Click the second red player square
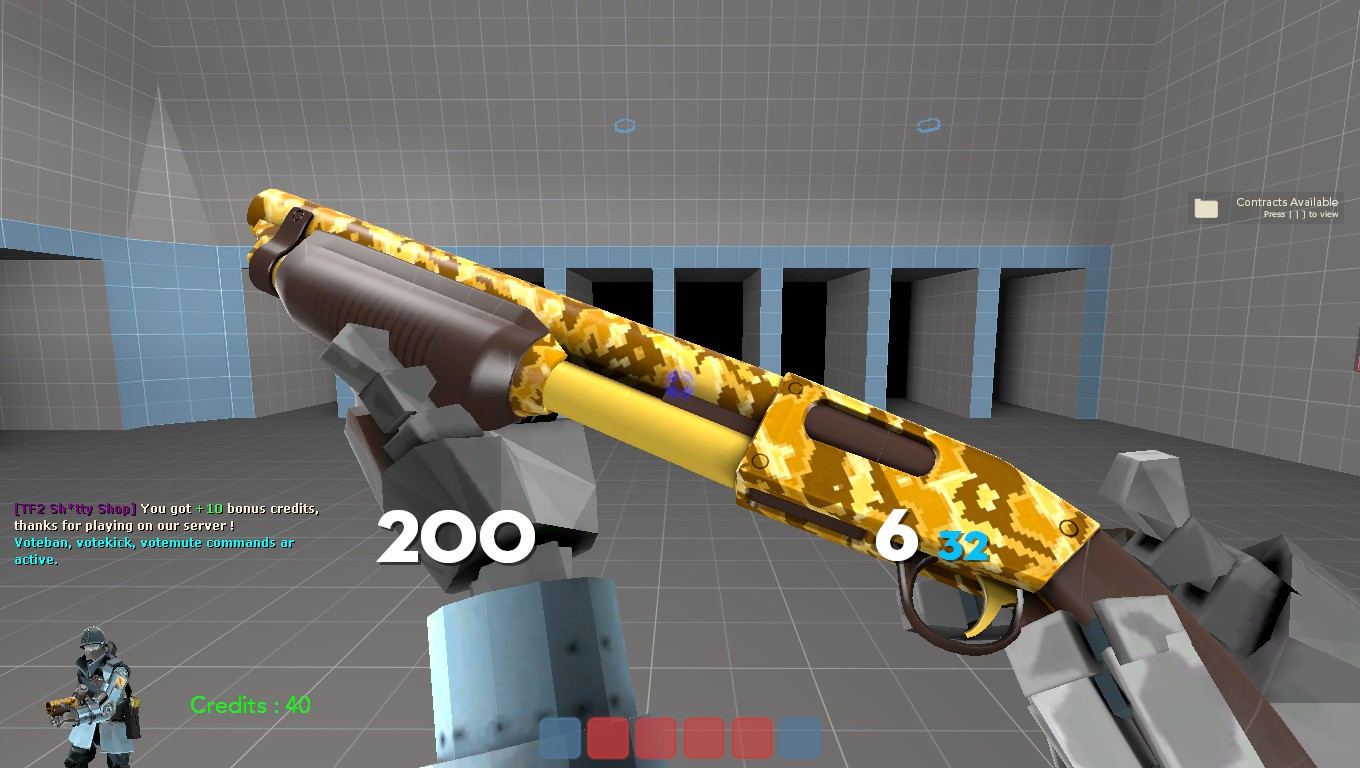Viewport: 1360px width, 768px height. click(656, 739)
